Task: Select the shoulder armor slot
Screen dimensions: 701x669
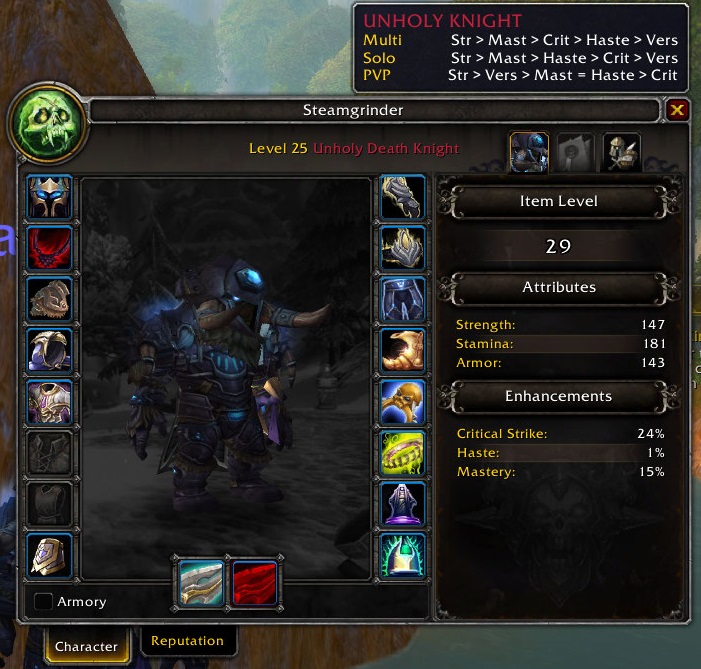Action: coord(49,299)
